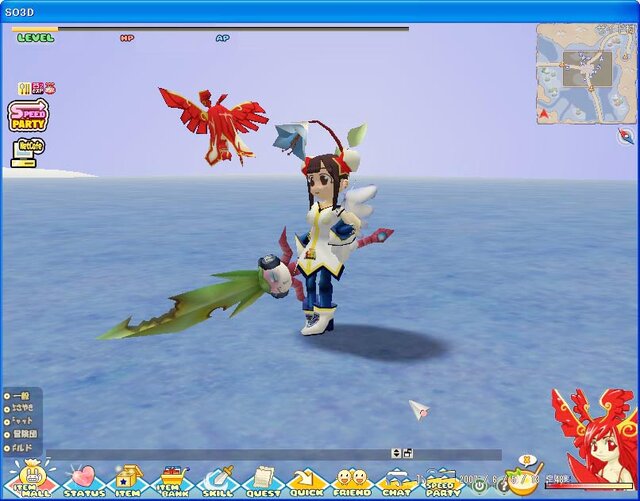Click the chat input bar
640x501 pixels.
click(220, 454)
